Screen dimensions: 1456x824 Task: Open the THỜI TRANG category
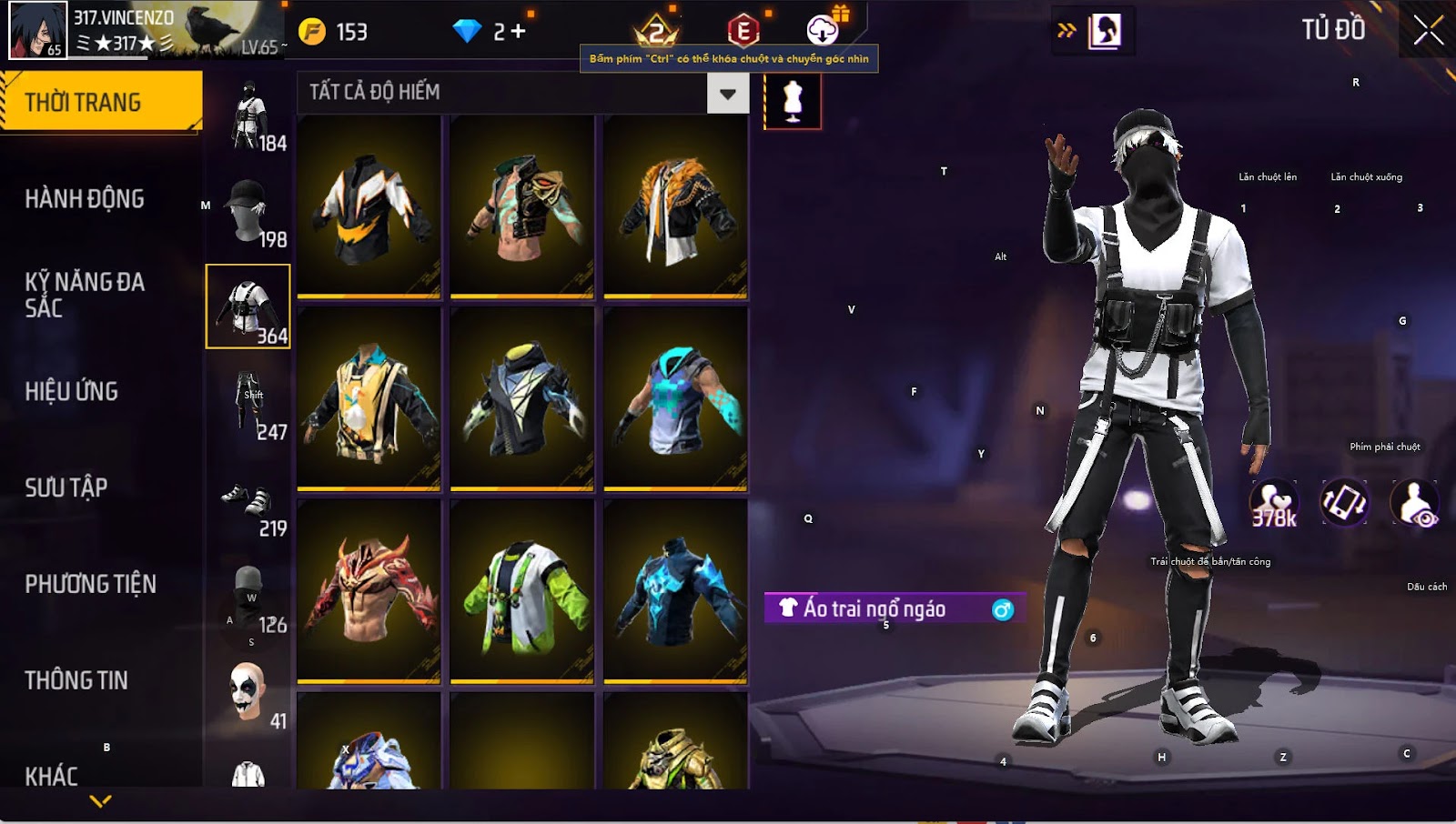(x=100, y=102)
